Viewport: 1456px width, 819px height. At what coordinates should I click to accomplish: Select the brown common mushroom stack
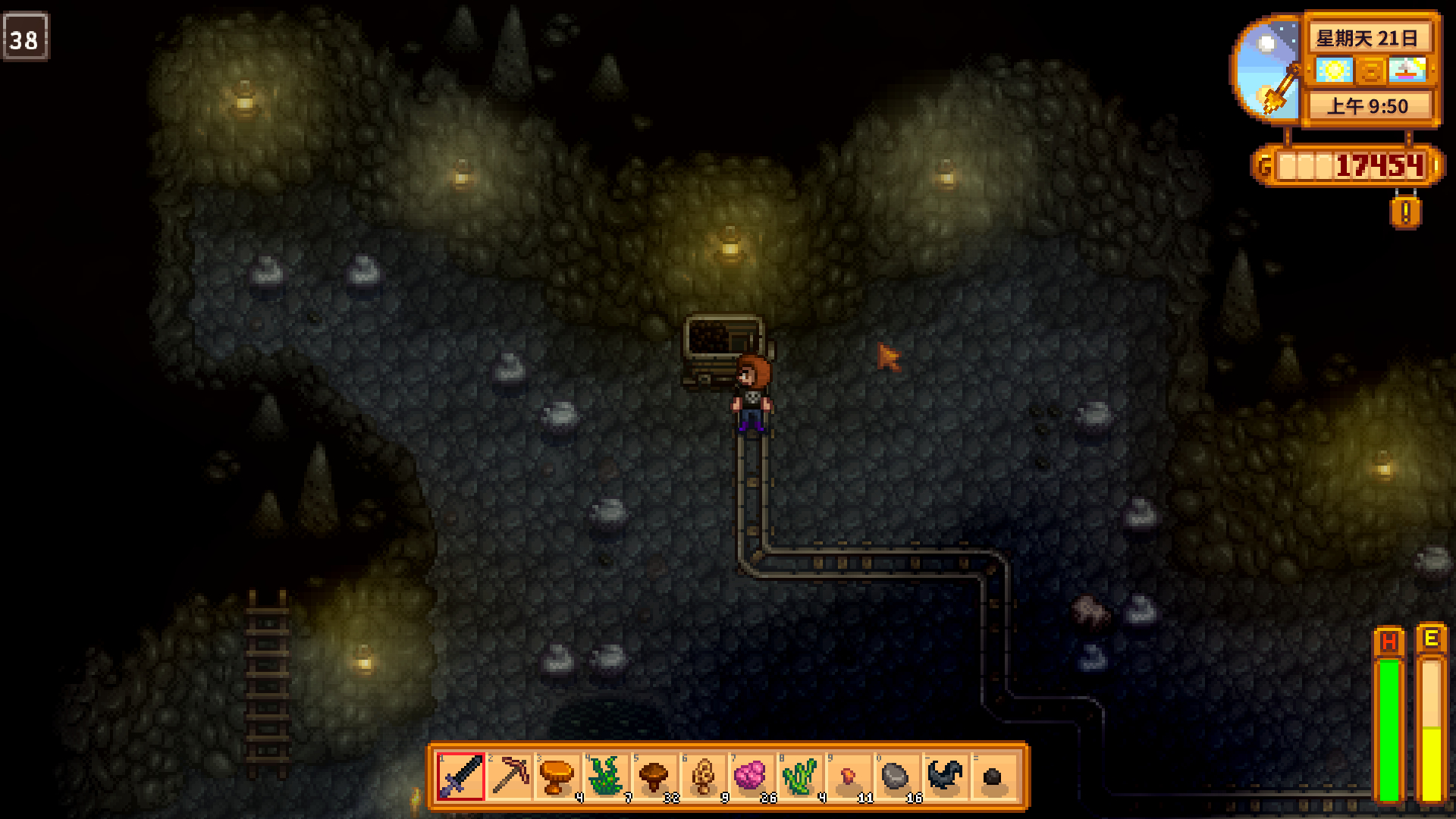click(655, 777)
